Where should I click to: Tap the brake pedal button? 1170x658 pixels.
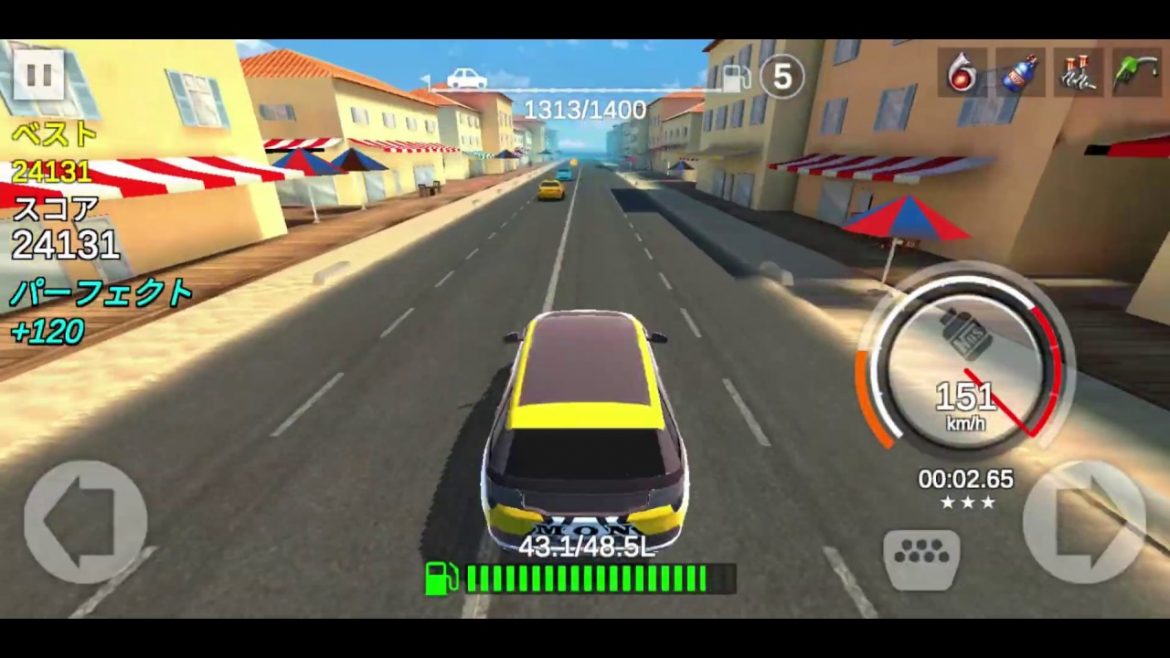921,558
